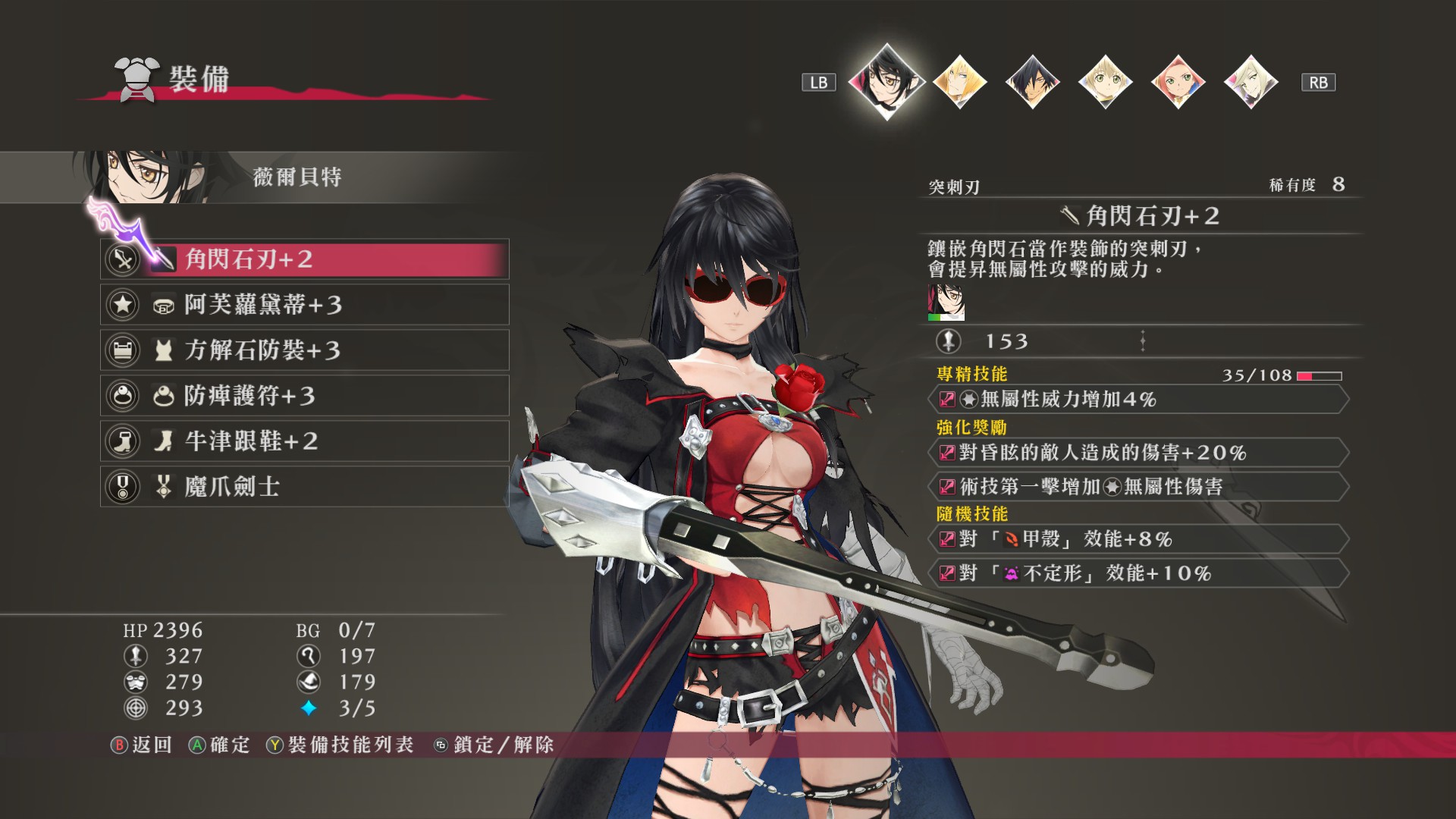The image size is (1456, 819).
Task: Switch to Velvet's black-haired portrait
Action: tap(886, 81)
